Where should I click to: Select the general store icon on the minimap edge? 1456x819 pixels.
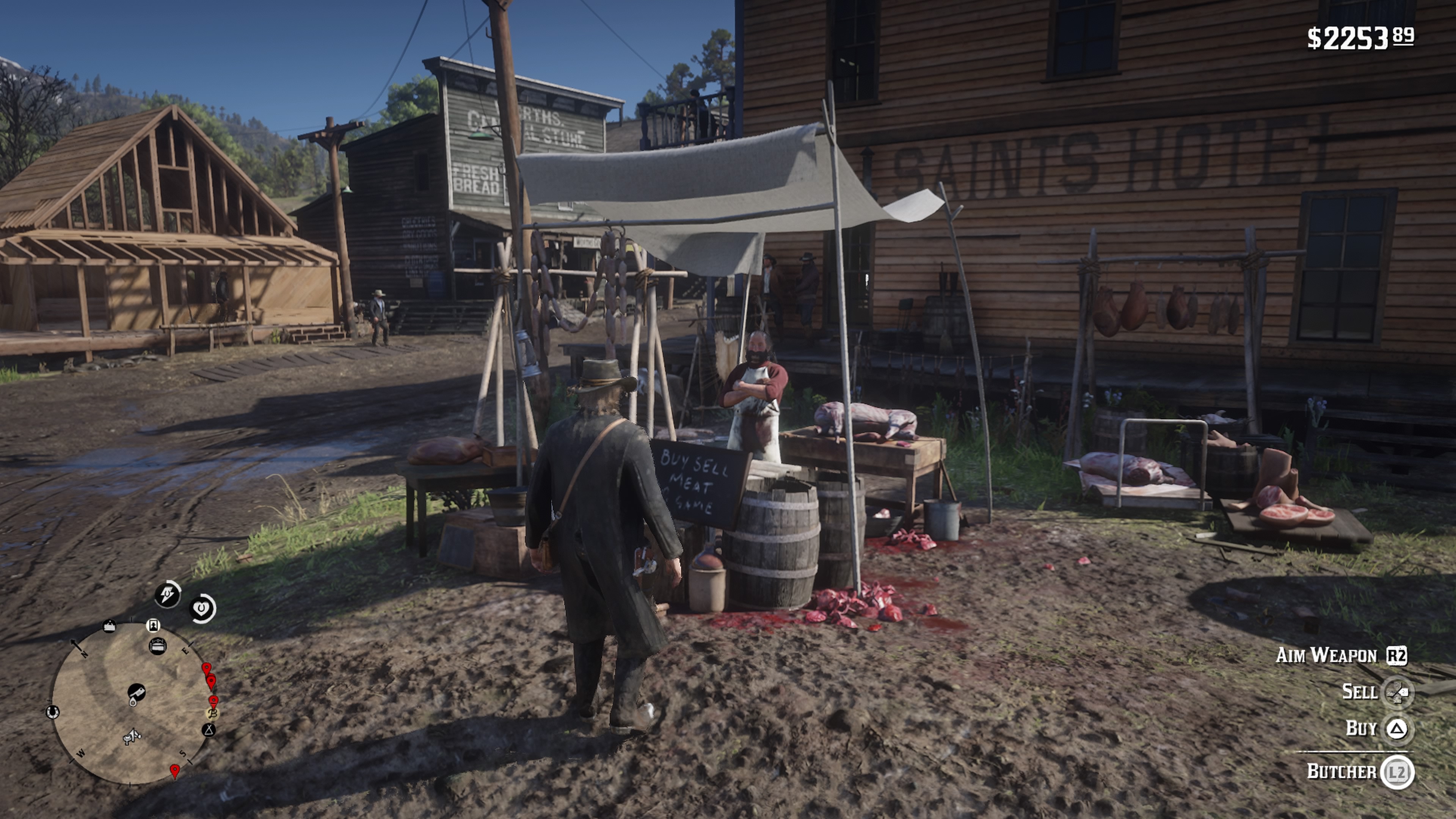point(110,626)
